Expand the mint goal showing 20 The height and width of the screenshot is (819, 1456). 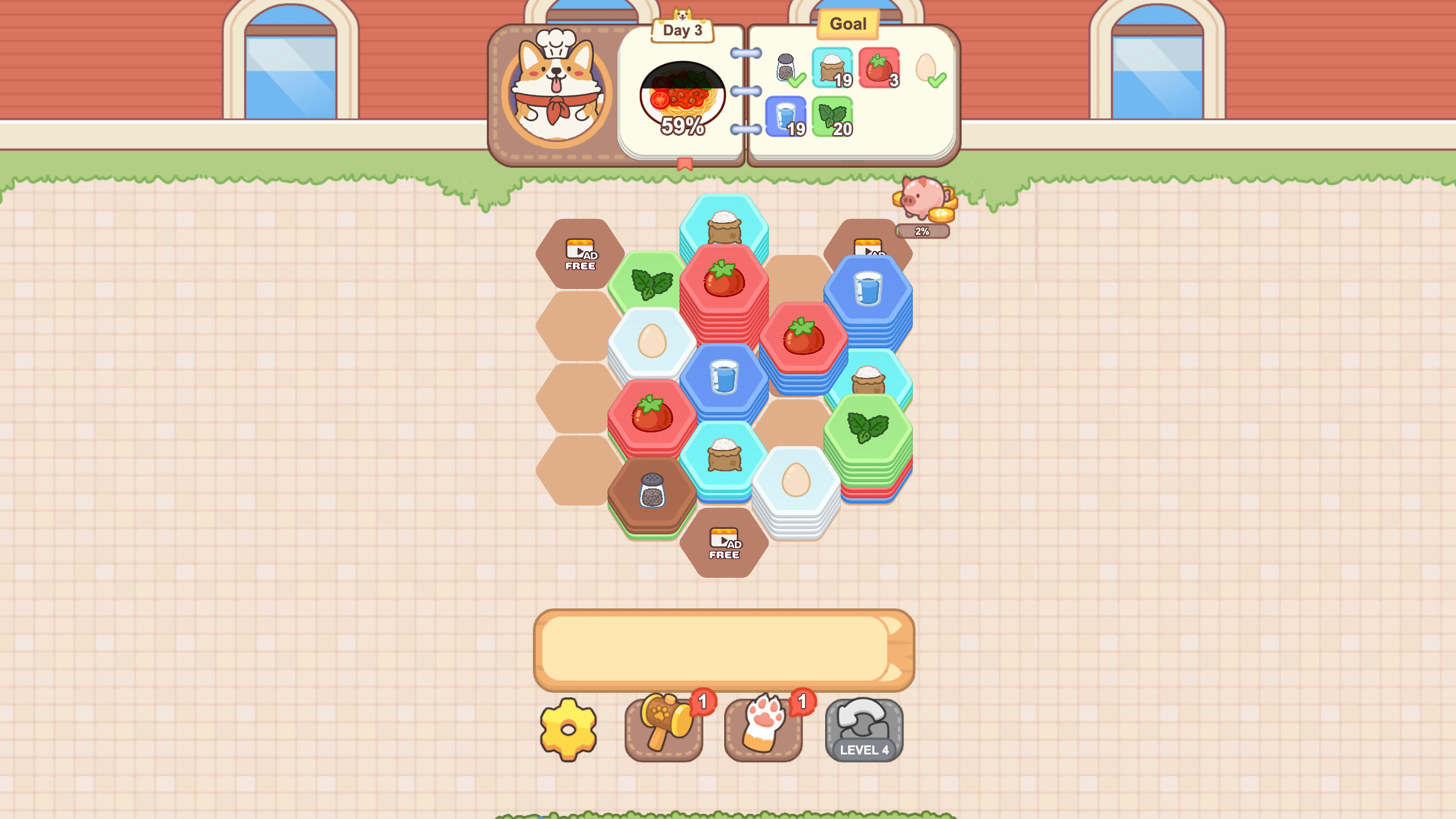pos(835,117)
